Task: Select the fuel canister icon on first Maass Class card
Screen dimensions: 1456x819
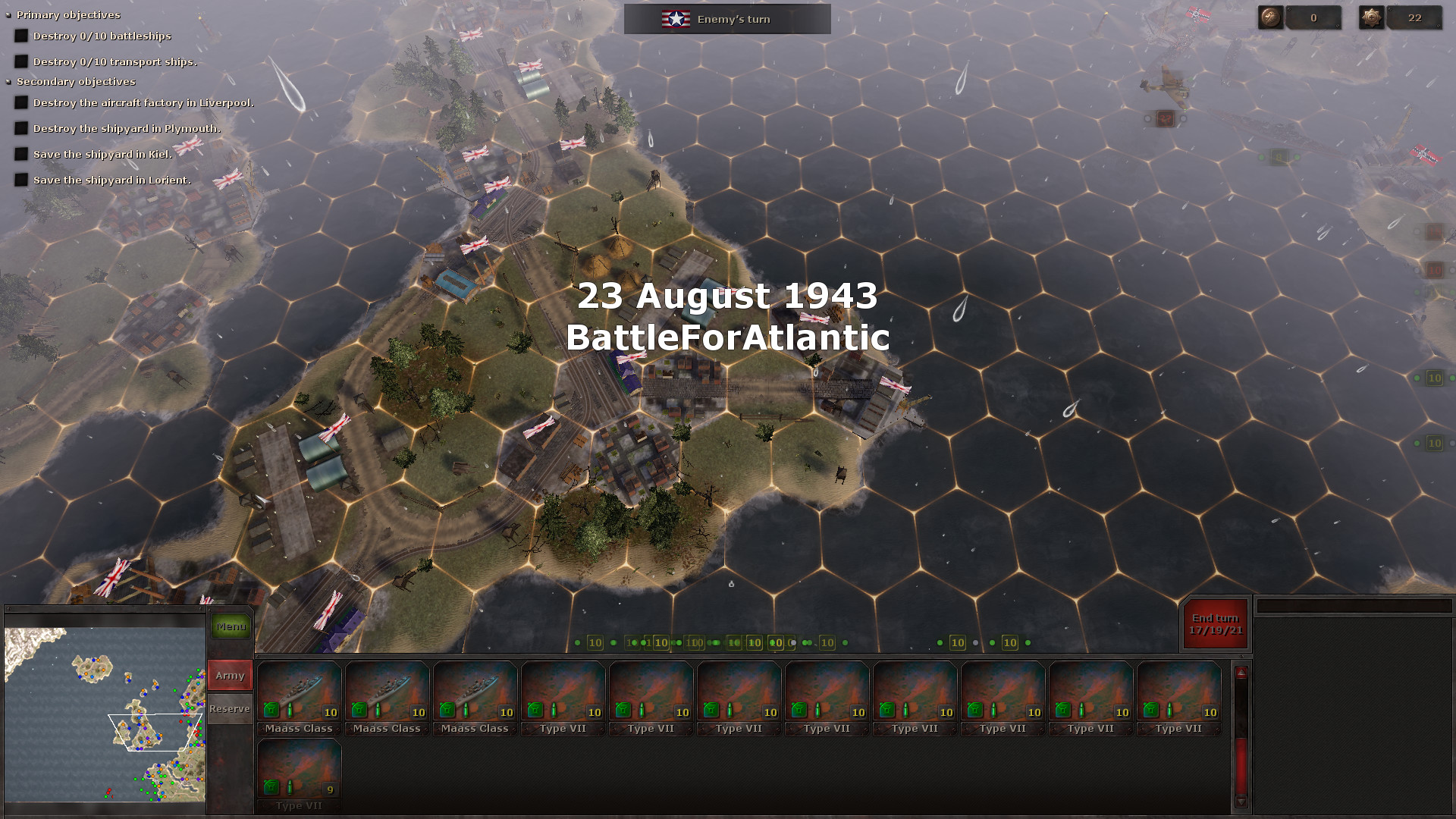Action: [271, 710]
